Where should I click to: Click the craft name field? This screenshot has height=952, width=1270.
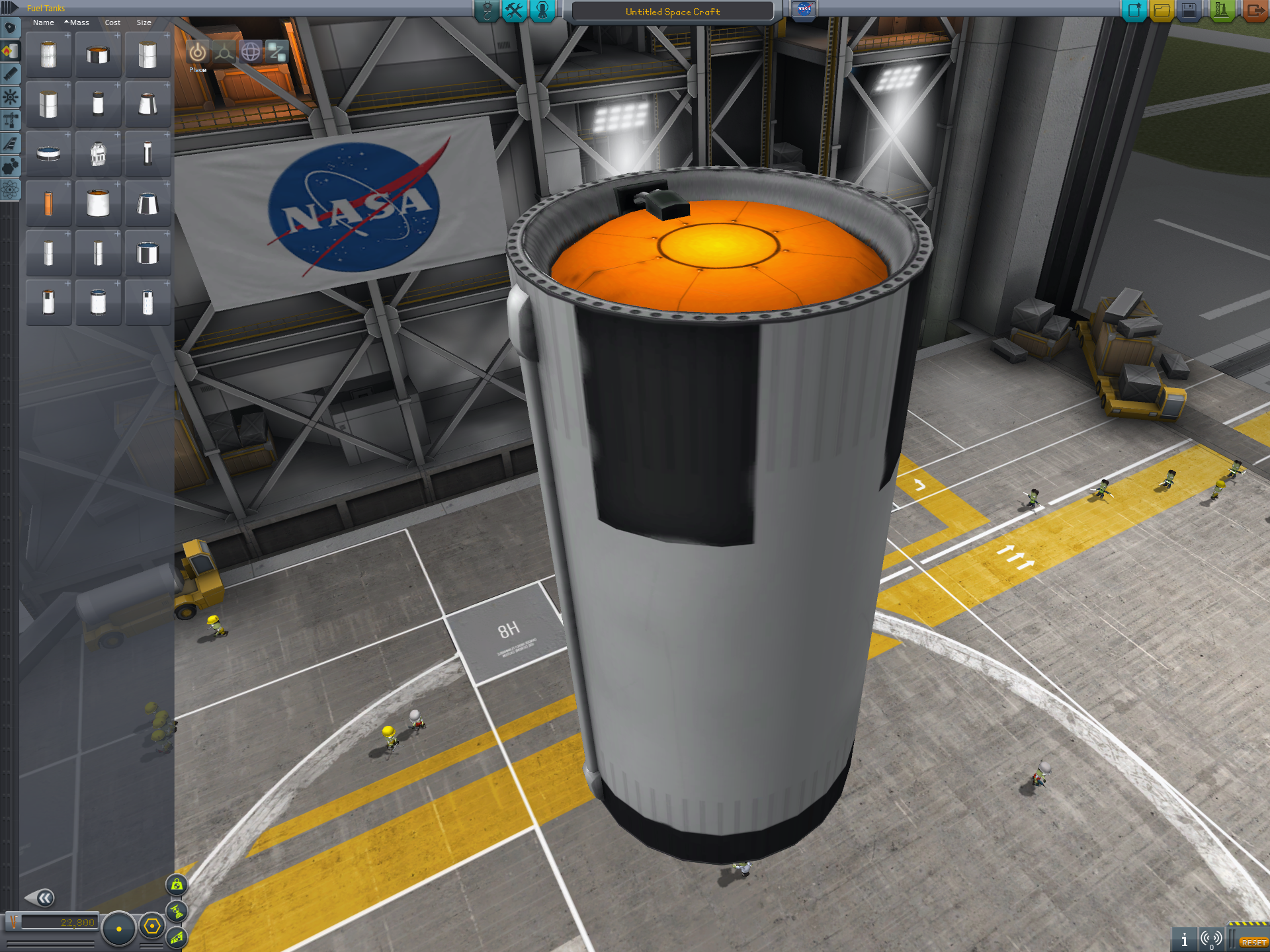coord(672,12)
